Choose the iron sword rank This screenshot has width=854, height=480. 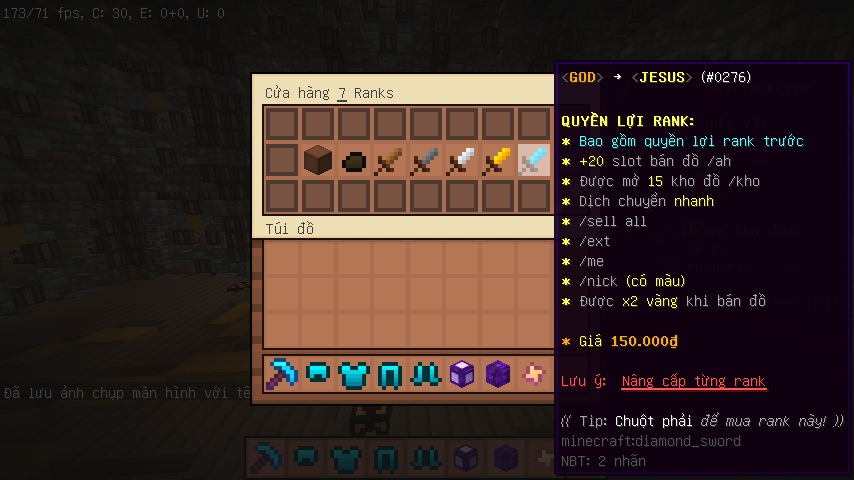pyautogui.click(x=462, y=160)
